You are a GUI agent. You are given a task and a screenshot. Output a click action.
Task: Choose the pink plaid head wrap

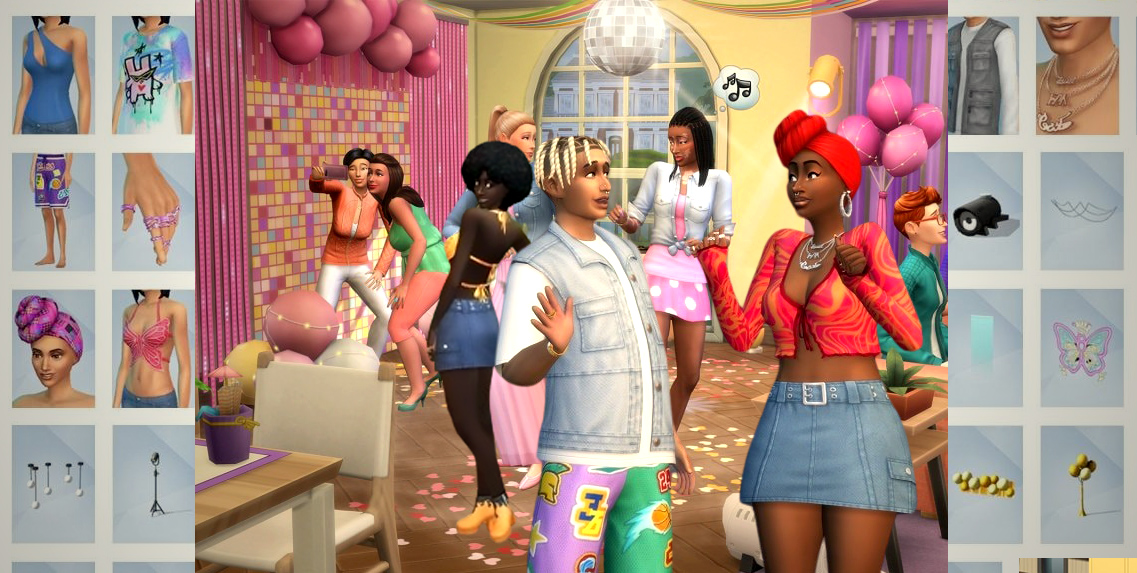(x=53, y=348)
